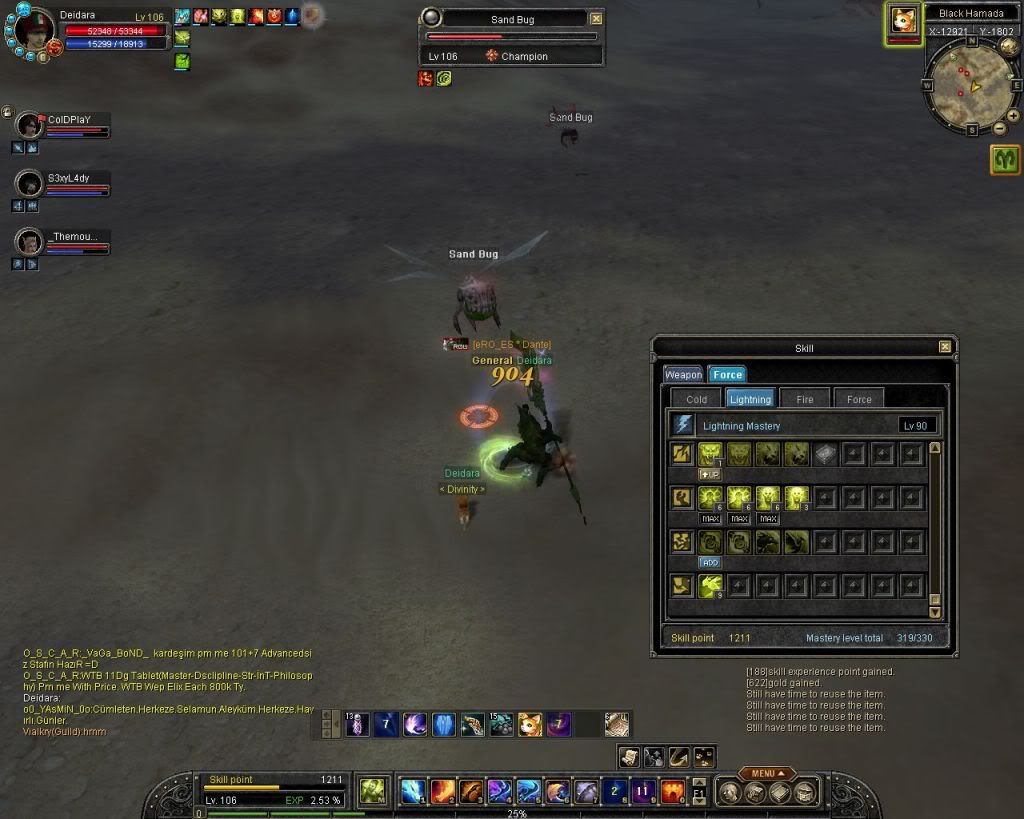
Task: Click the green ram zodiac icon
Action: click(1005, 160)
